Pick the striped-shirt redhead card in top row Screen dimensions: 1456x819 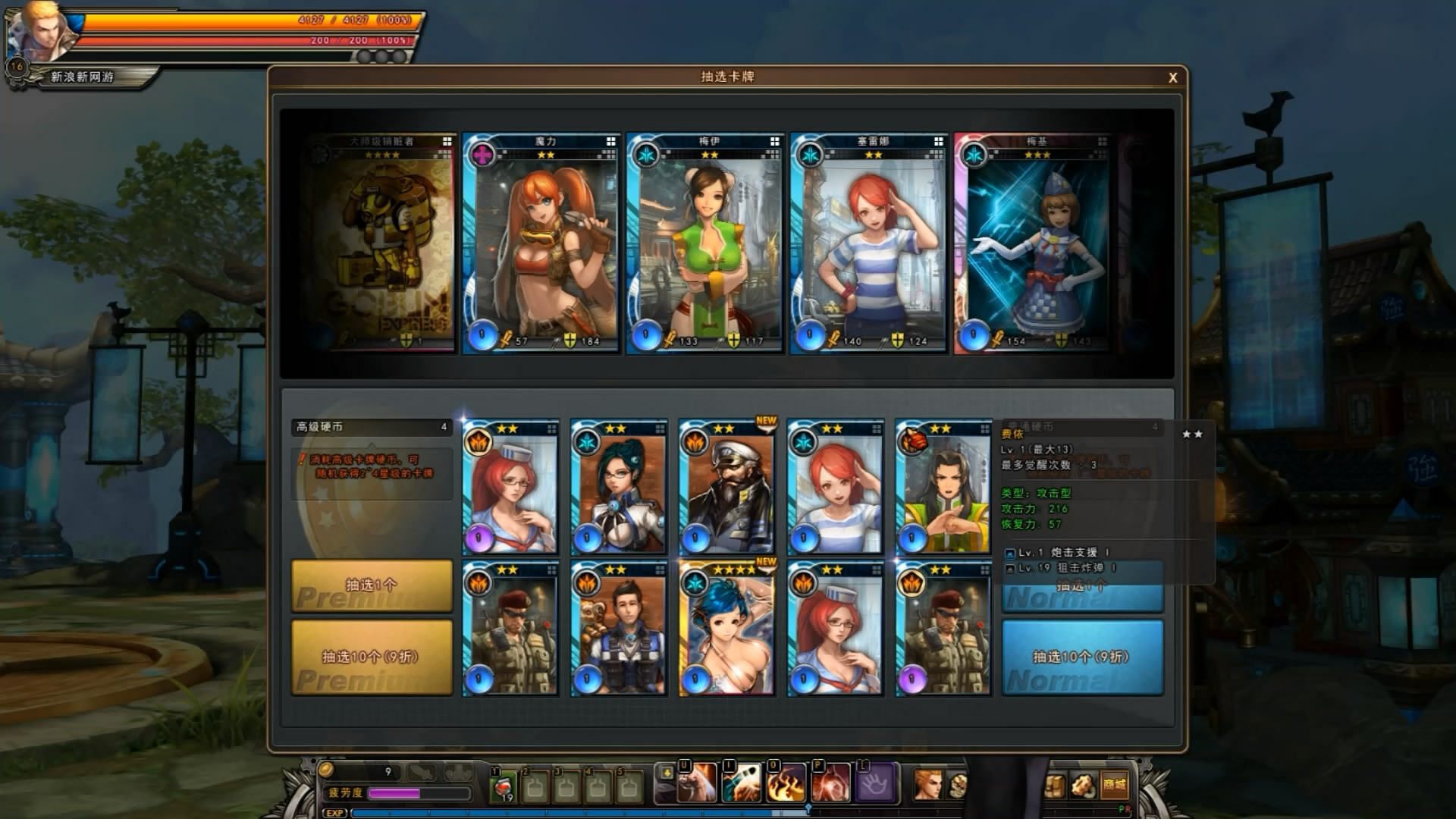[869, 244]
